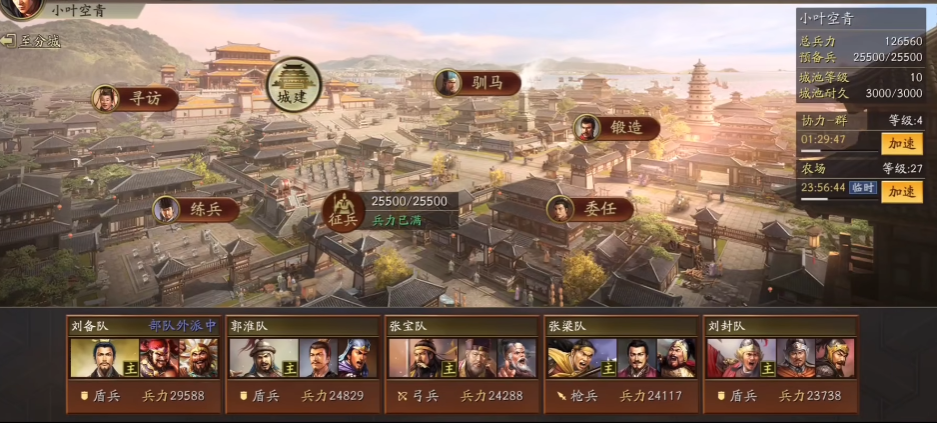Open the 练兵 troop training menu
This screenshot has height=423, width=937.
coord(195,210)
